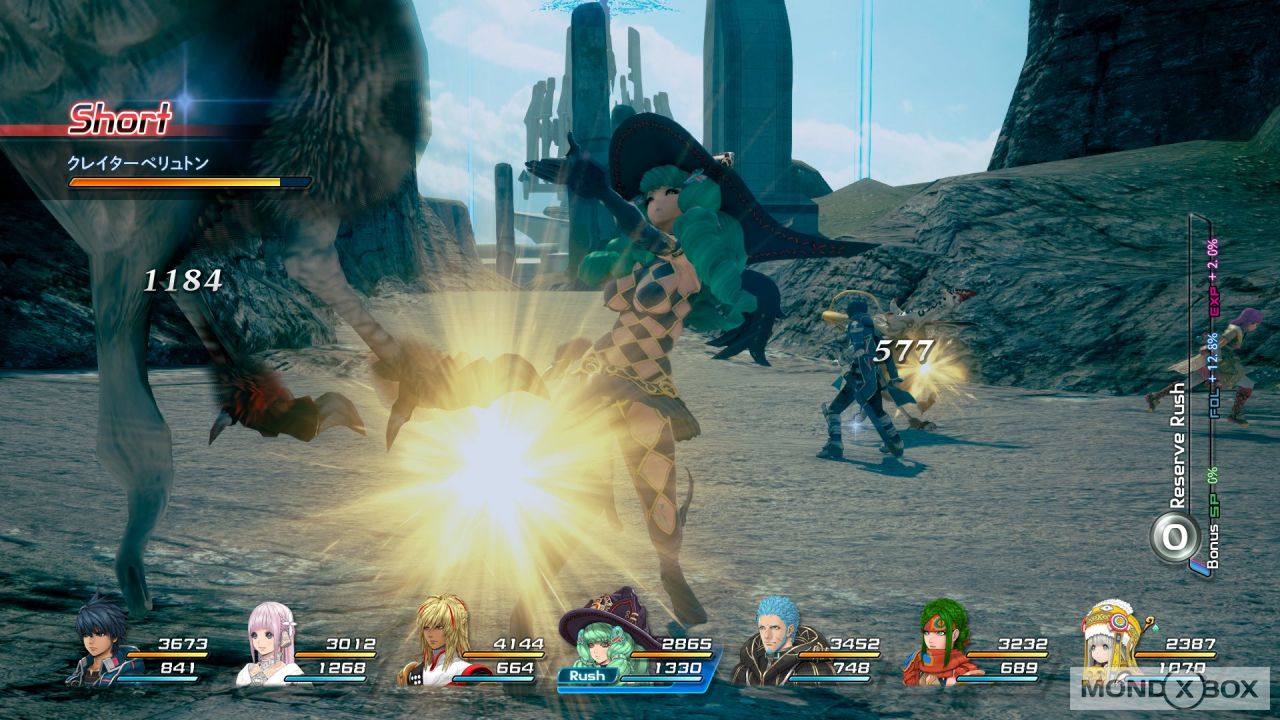Activate the Rush label on the witch

(x=587, y=676)
